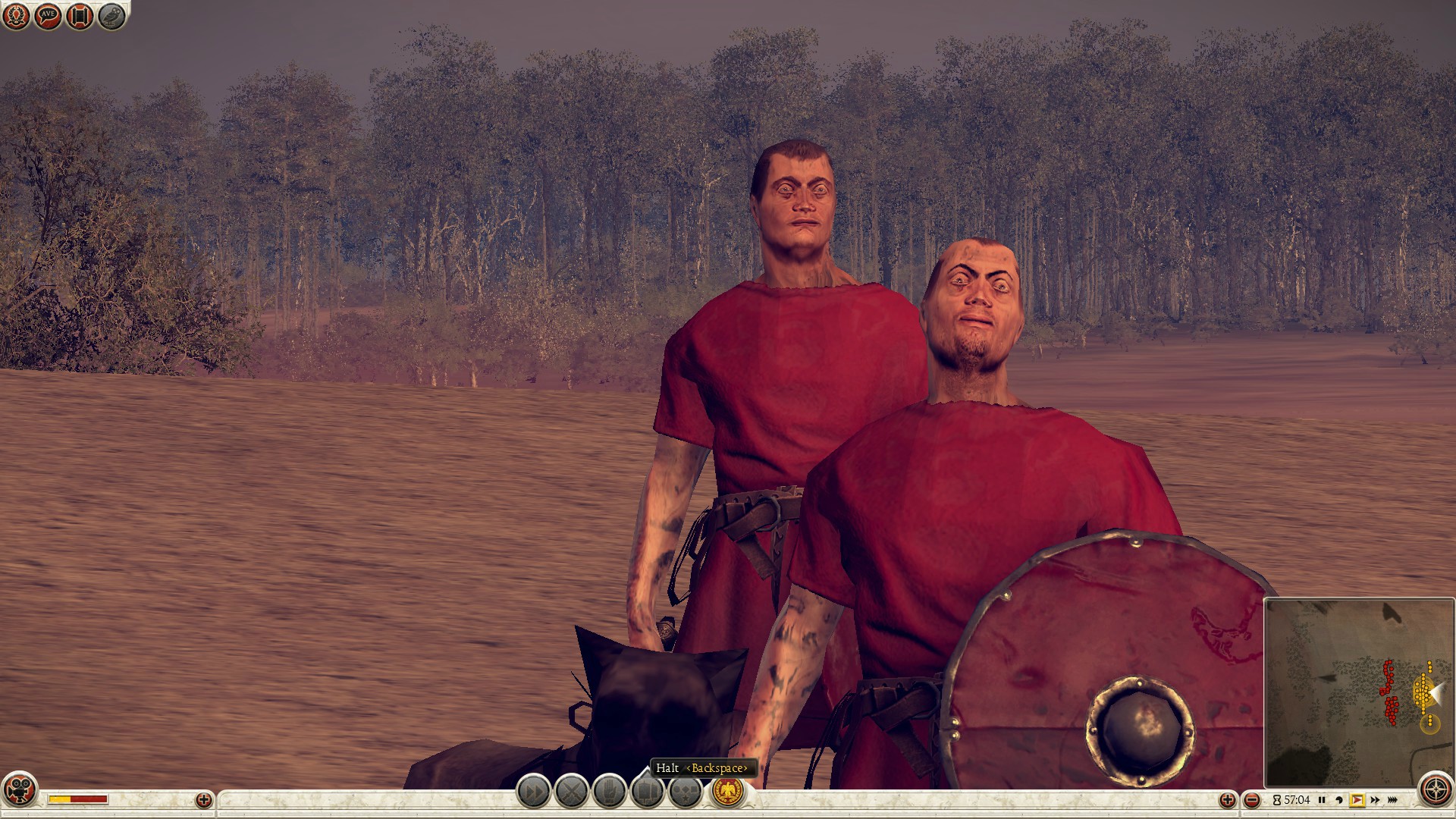Toggle run with the double-arrow button
The image size is (1456, 819).
533,792
